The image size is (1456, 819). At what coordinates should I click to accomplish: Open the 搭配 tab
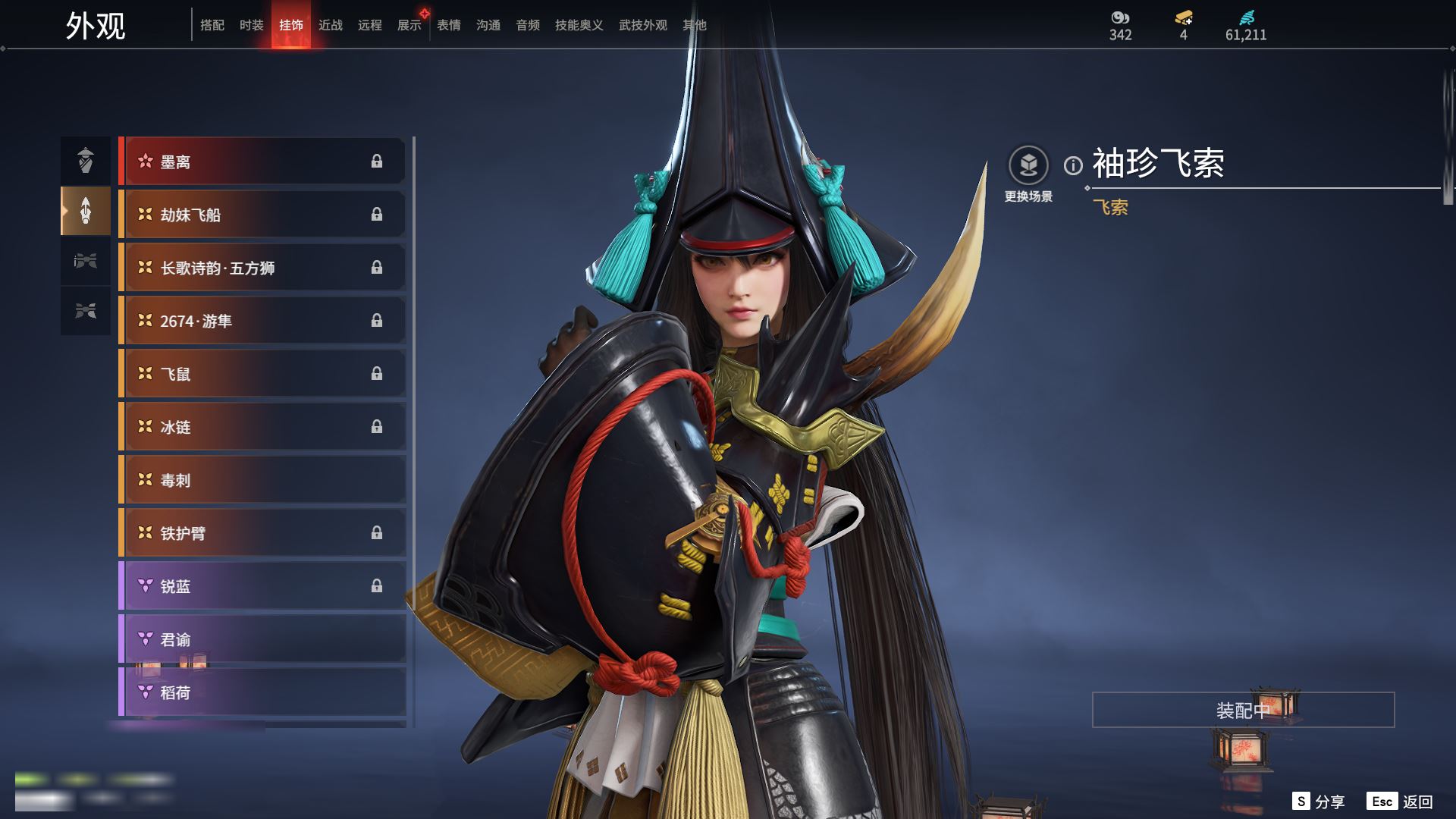tap(212, 25)
